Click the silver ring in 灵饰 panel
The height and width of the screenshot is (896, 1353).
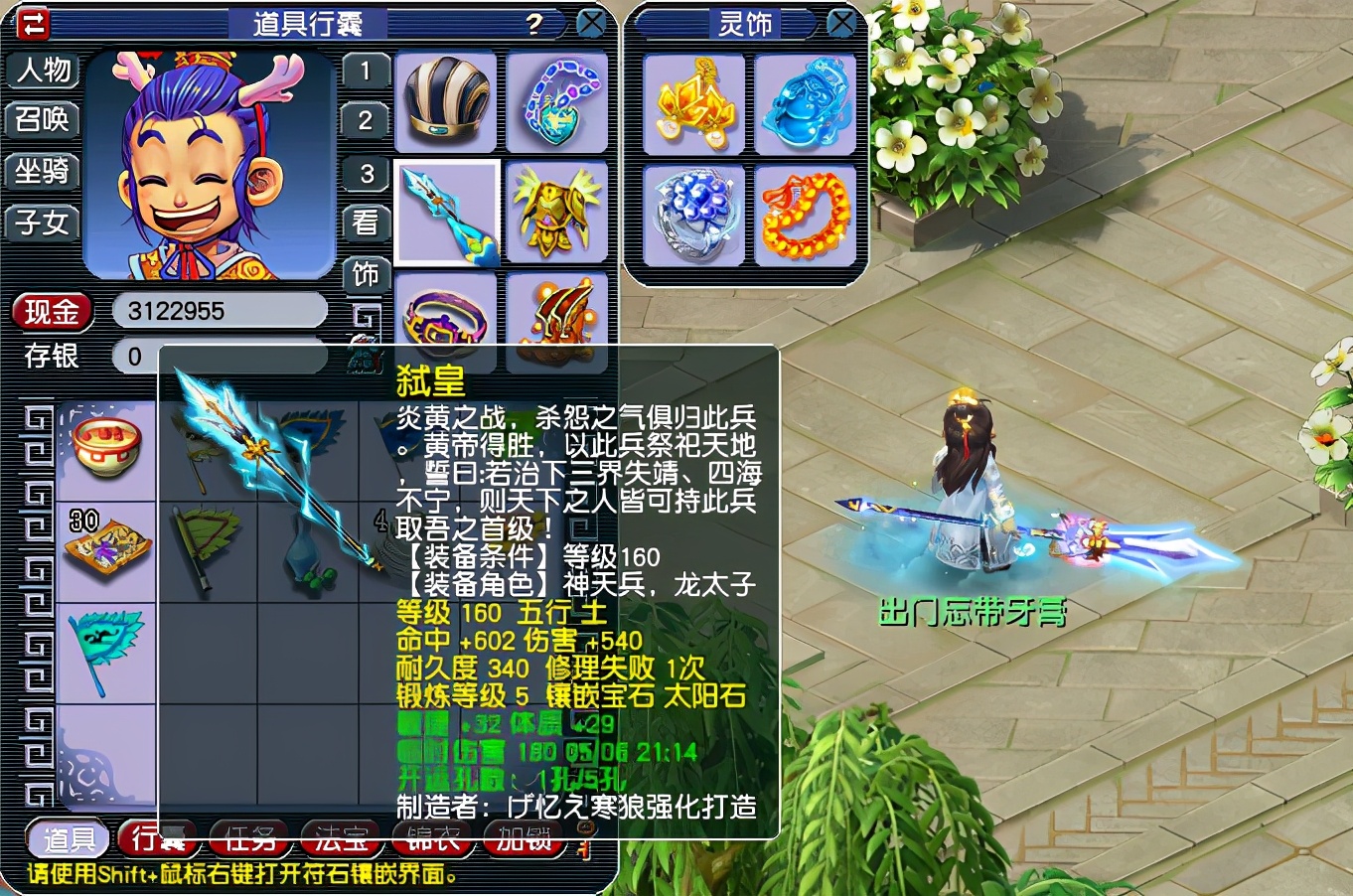[693, 215]
